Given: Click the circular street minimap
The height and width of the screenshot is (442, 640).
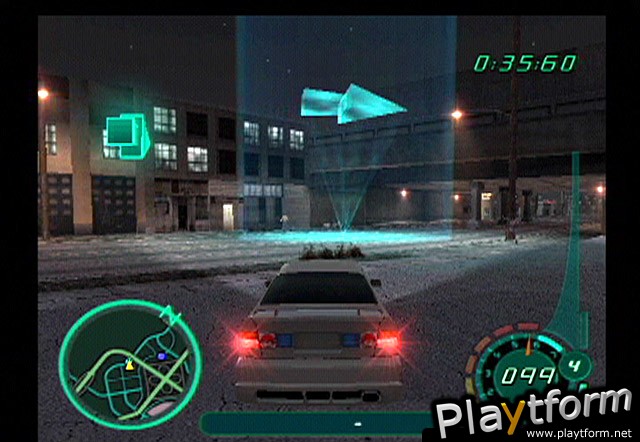Looking at the screenshot, I should [x=129, y=358].
